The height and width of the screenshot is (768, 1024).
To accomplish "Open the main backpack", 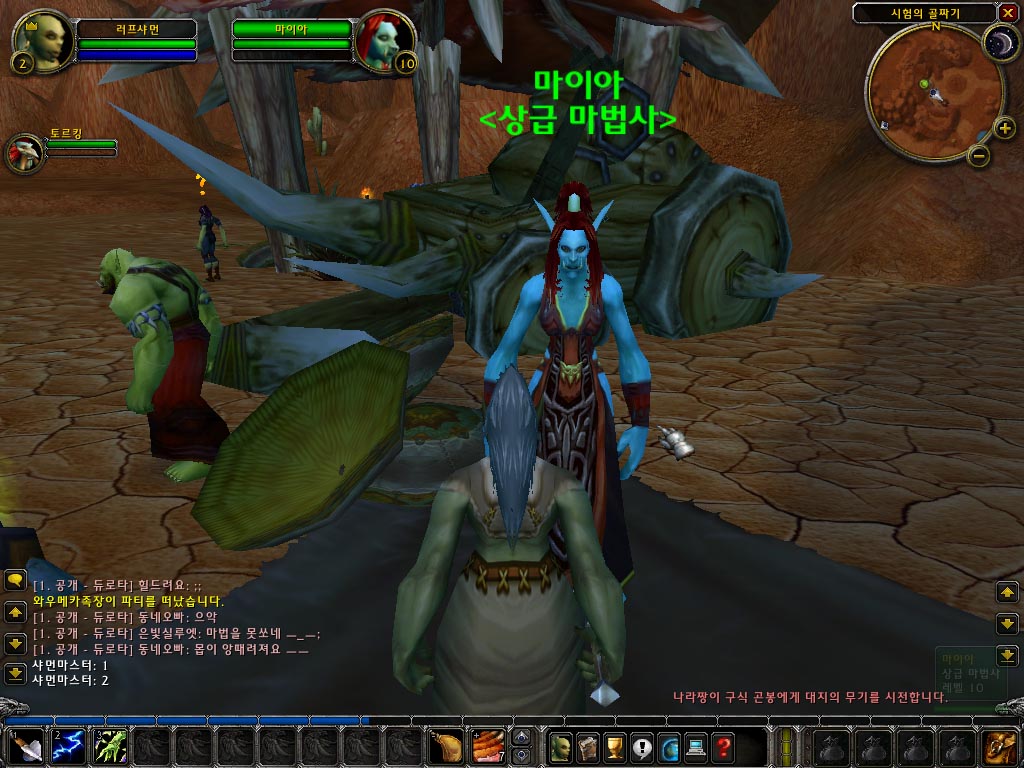I will [999, 746].
